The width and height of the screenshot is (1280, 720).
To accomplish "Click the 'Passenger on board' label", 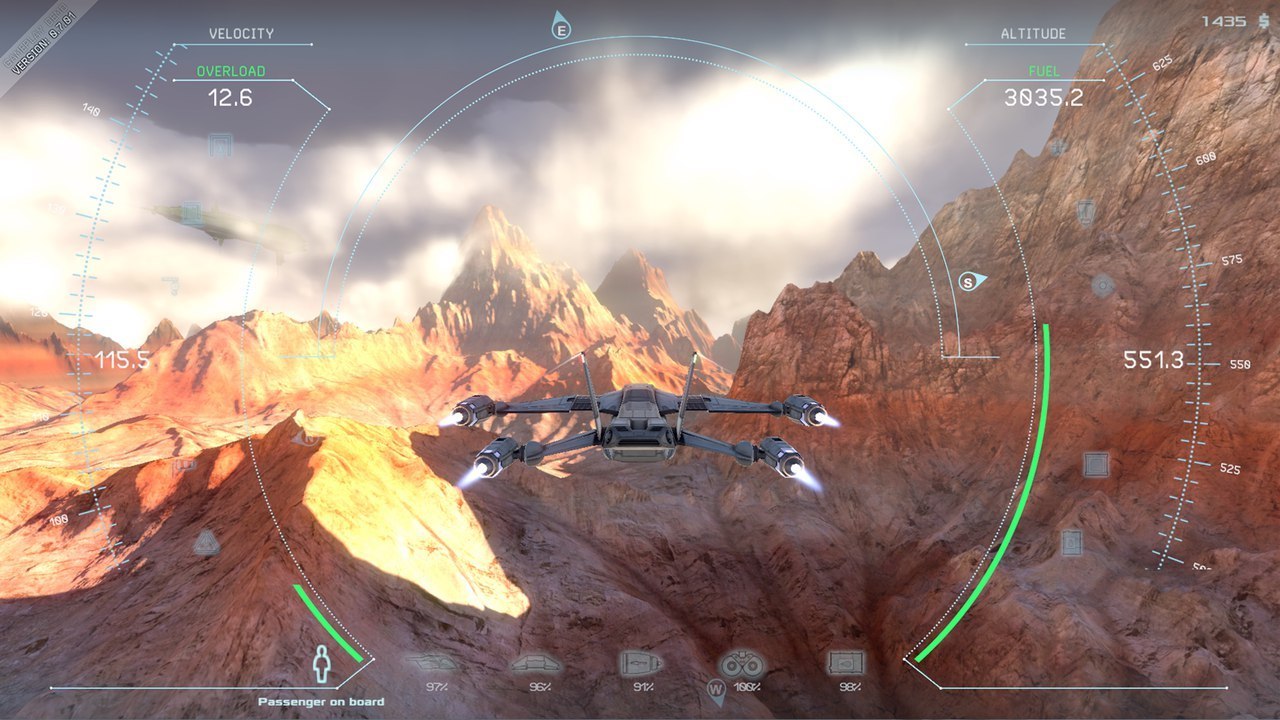I will (320, 701).
